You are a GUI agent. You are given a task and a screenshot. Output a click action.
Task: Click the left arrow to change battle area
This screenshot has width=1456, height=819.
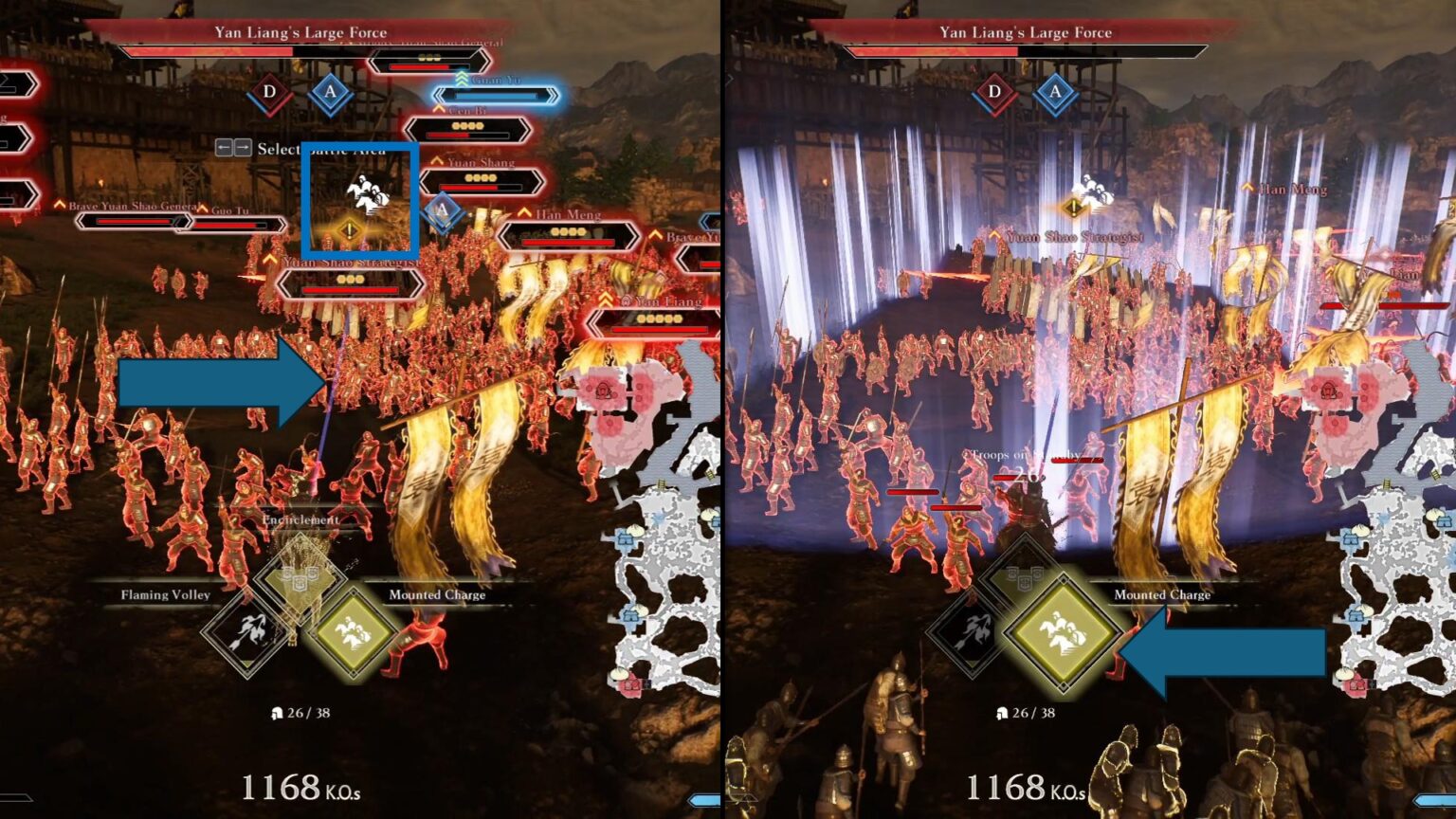tap(224, 149)
